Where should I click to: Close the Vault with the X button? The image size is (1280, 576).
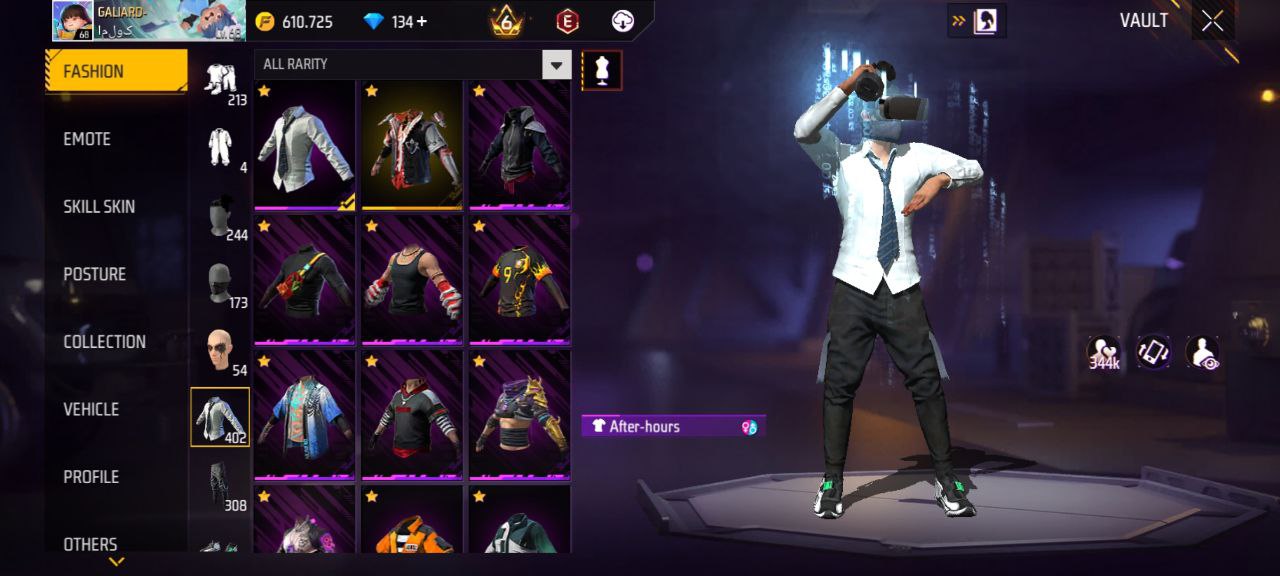pos(1212,21)
